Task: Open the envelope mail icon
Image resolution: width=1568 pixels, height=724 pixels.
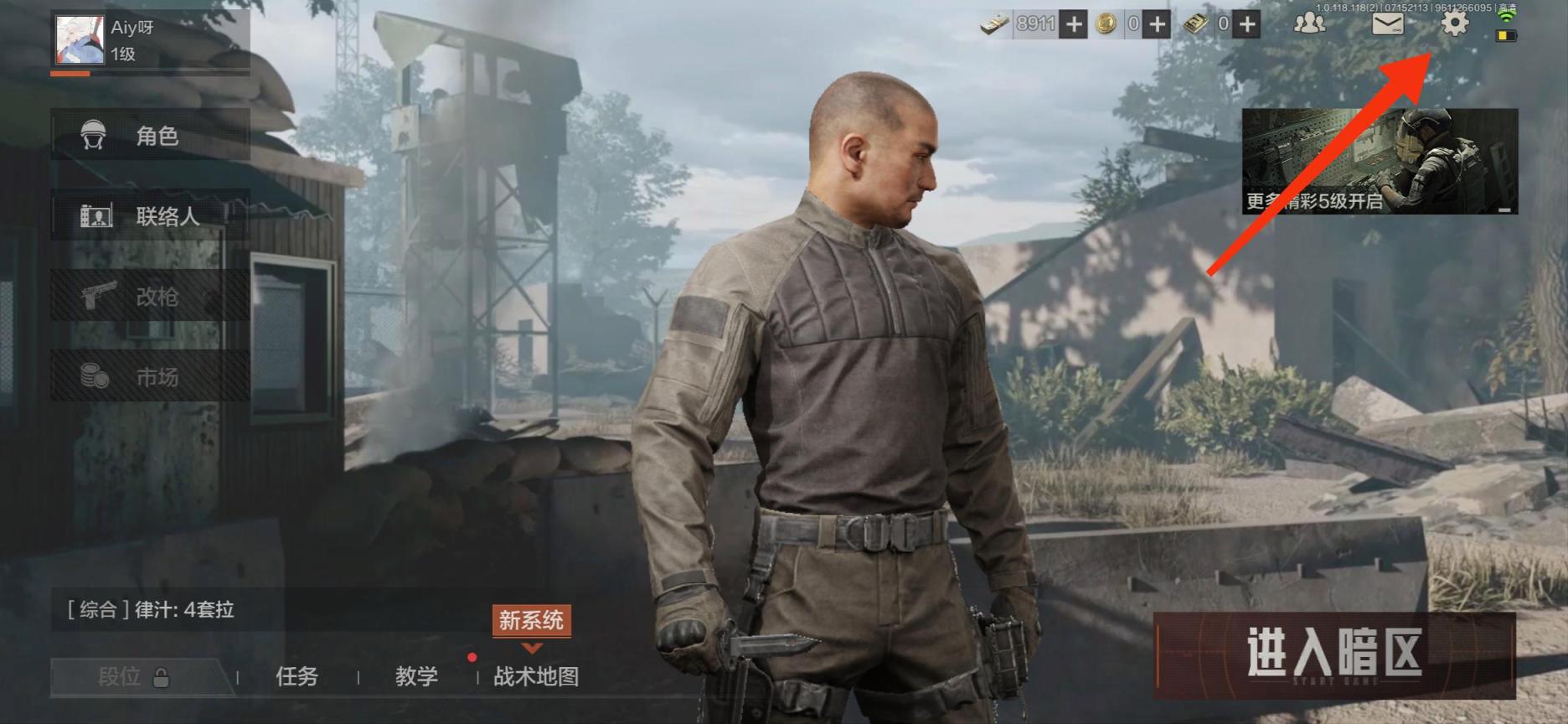Action: click(1387, 23)
